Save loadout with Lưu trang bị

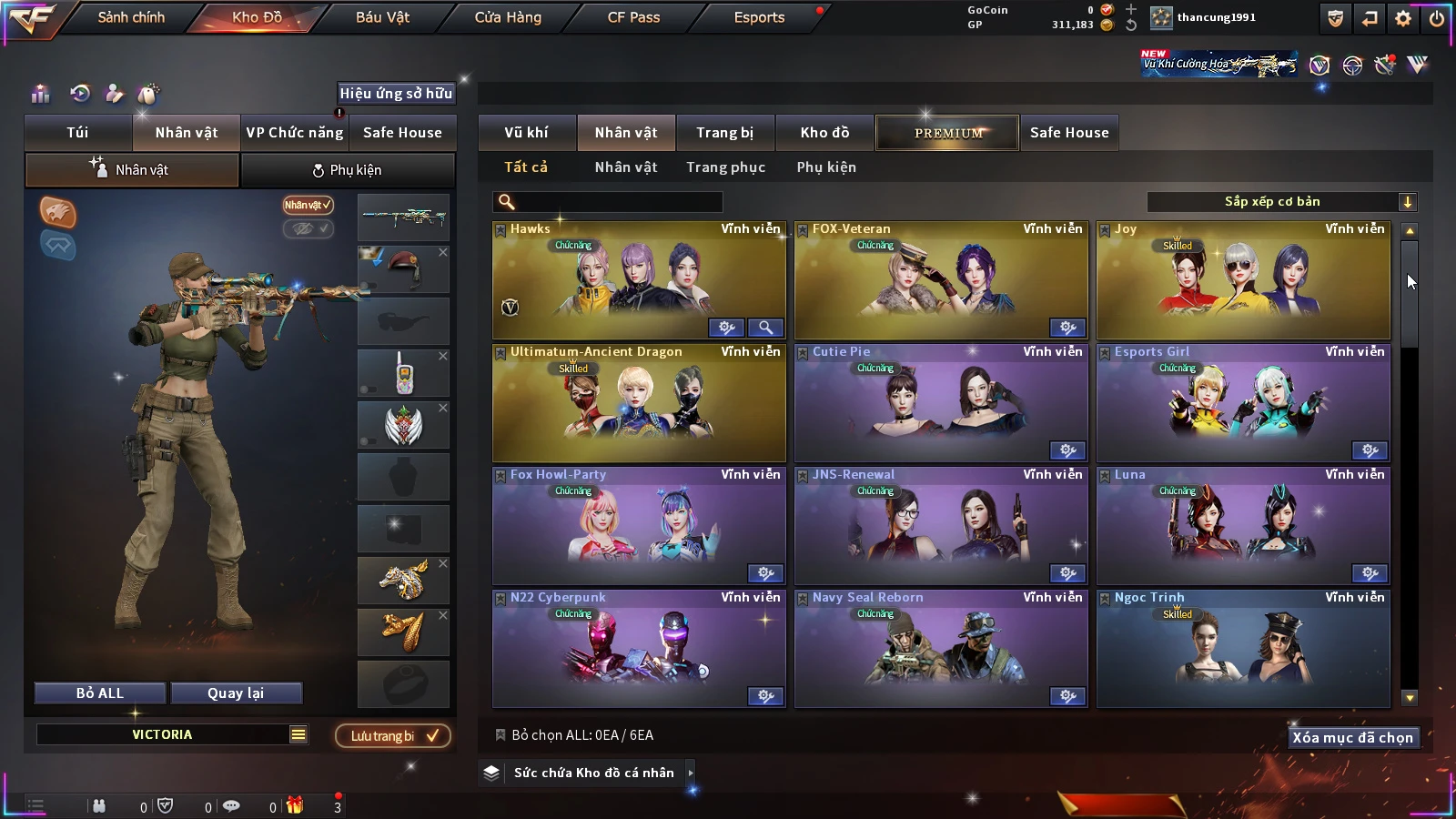click(393, 736)
